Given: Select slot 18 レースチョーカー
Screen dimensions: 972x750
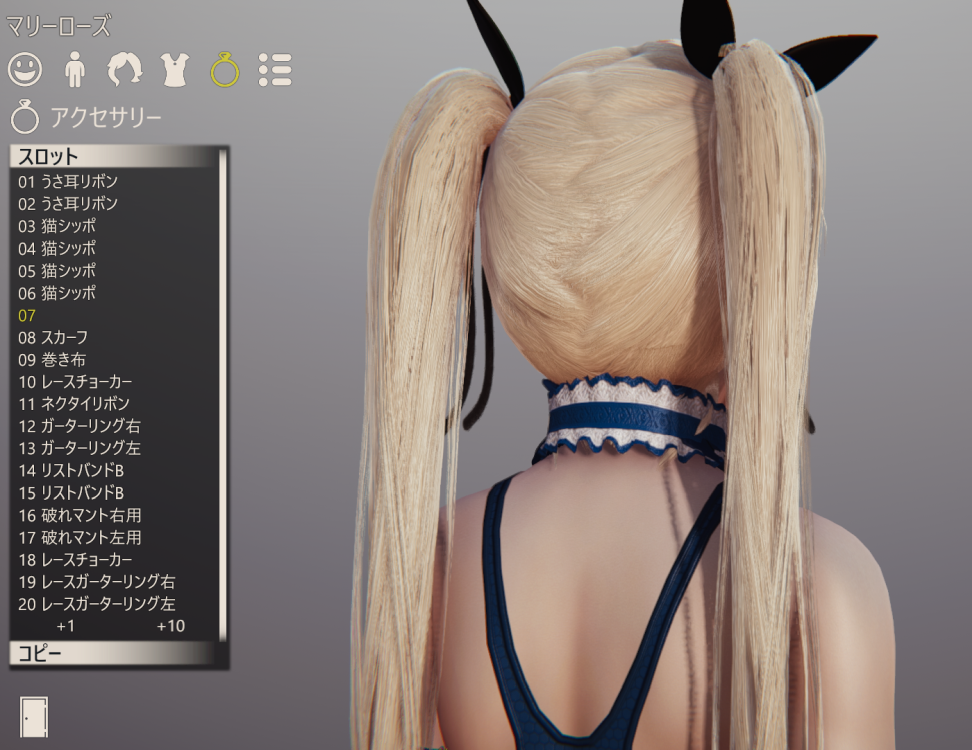Looking at the screenshot, I should coord(75,559).
